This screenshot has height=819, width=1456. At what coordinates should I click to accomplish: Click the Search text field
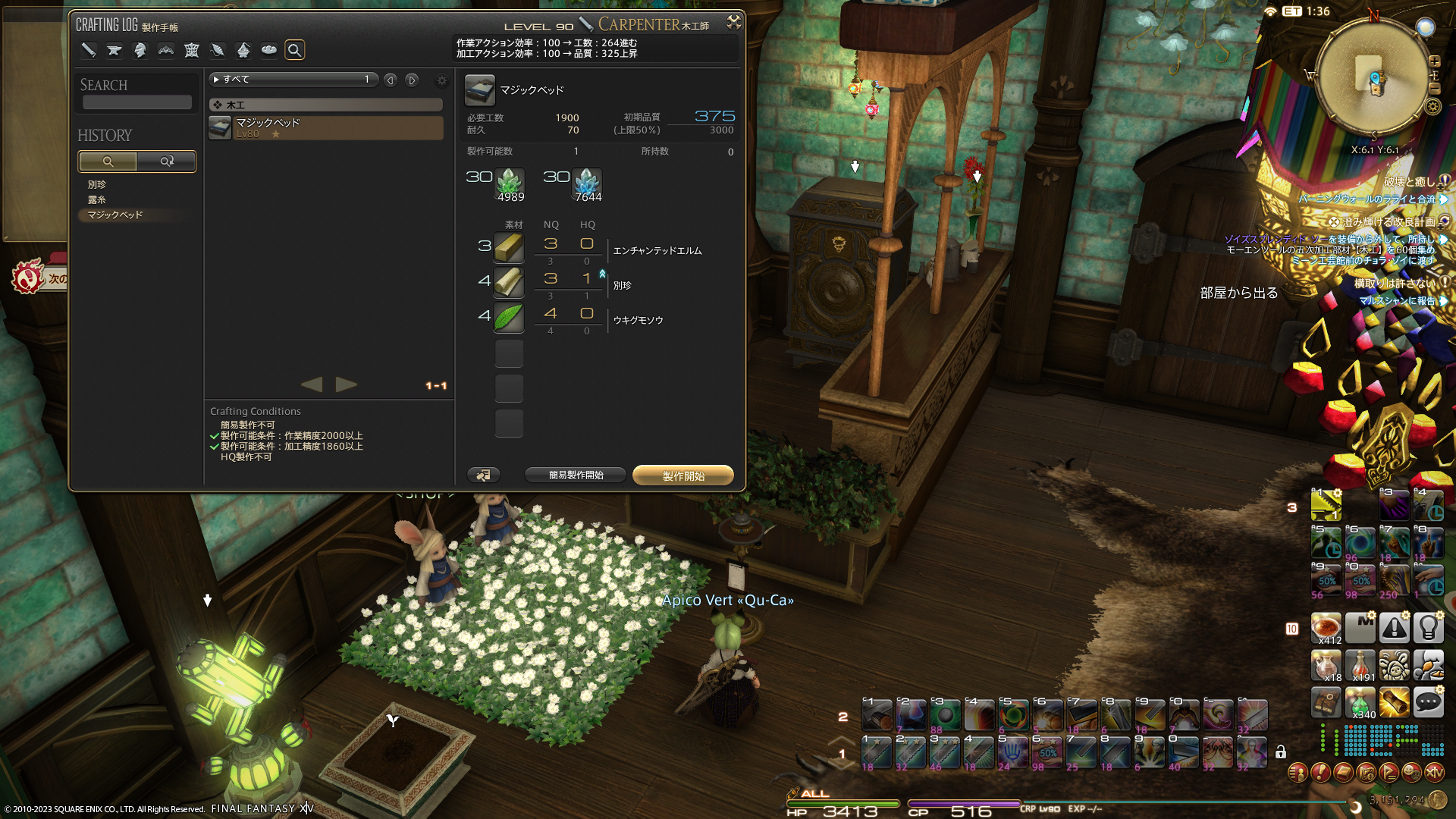(137, 102)
